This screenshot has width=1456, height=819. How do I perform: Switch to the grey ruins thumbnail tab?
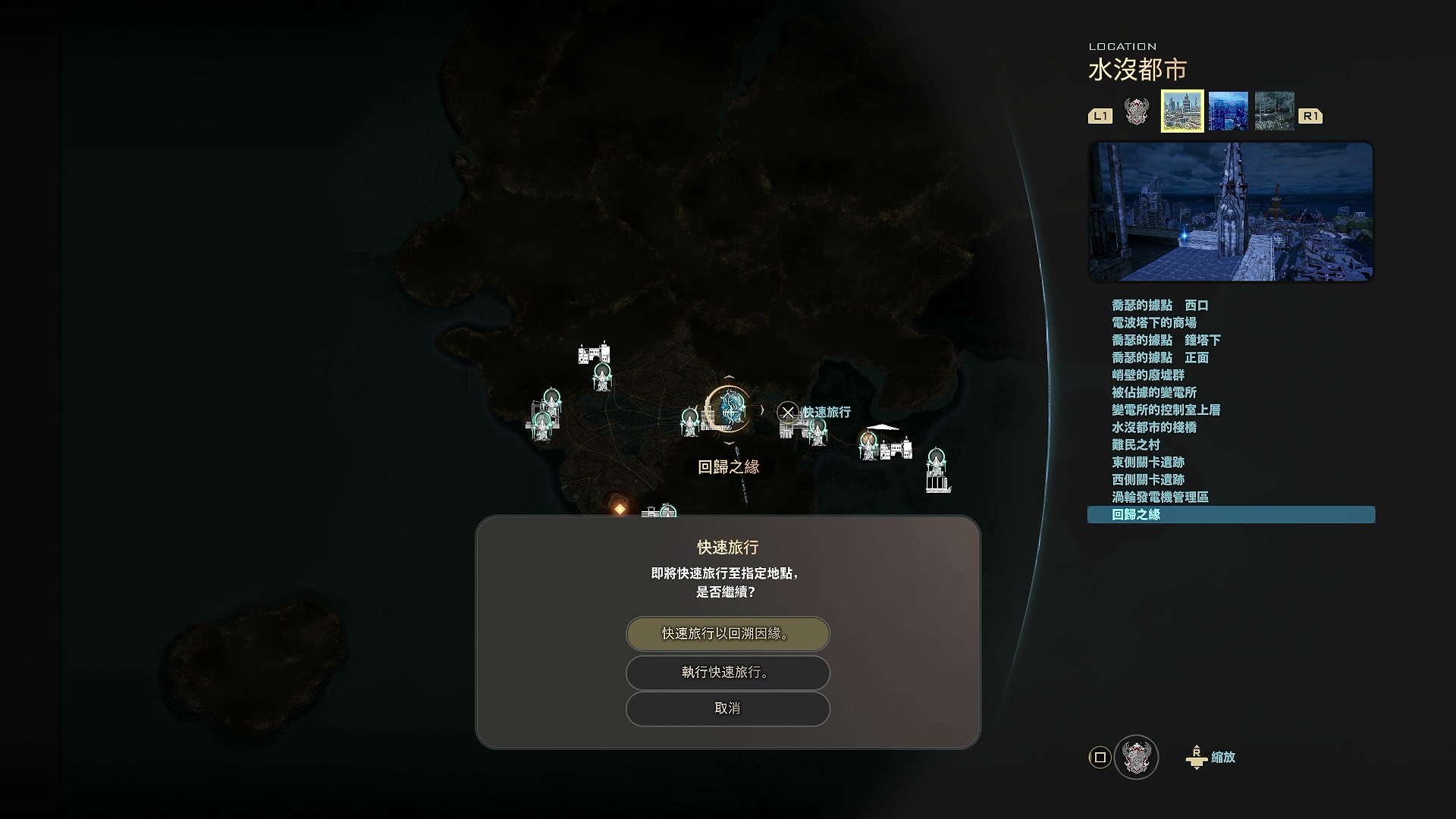click(1274, 111)
